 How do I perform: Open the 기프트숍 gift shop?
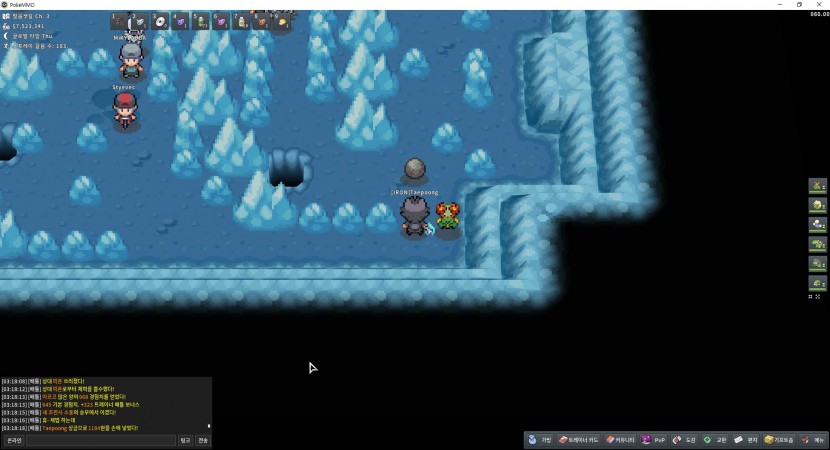click(x=779, y=440)
